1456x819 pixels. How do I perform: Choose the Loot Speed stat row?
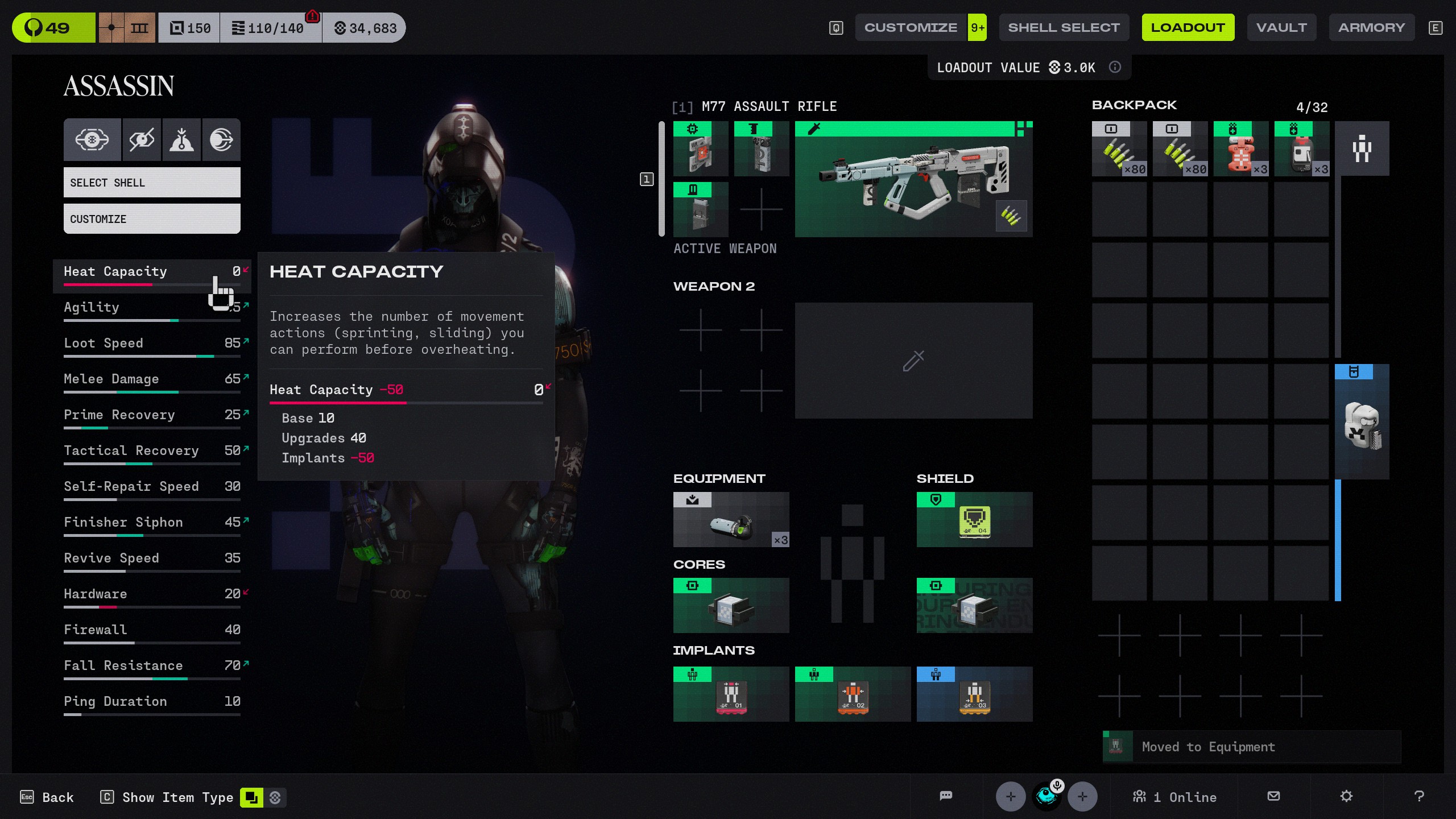152,344
